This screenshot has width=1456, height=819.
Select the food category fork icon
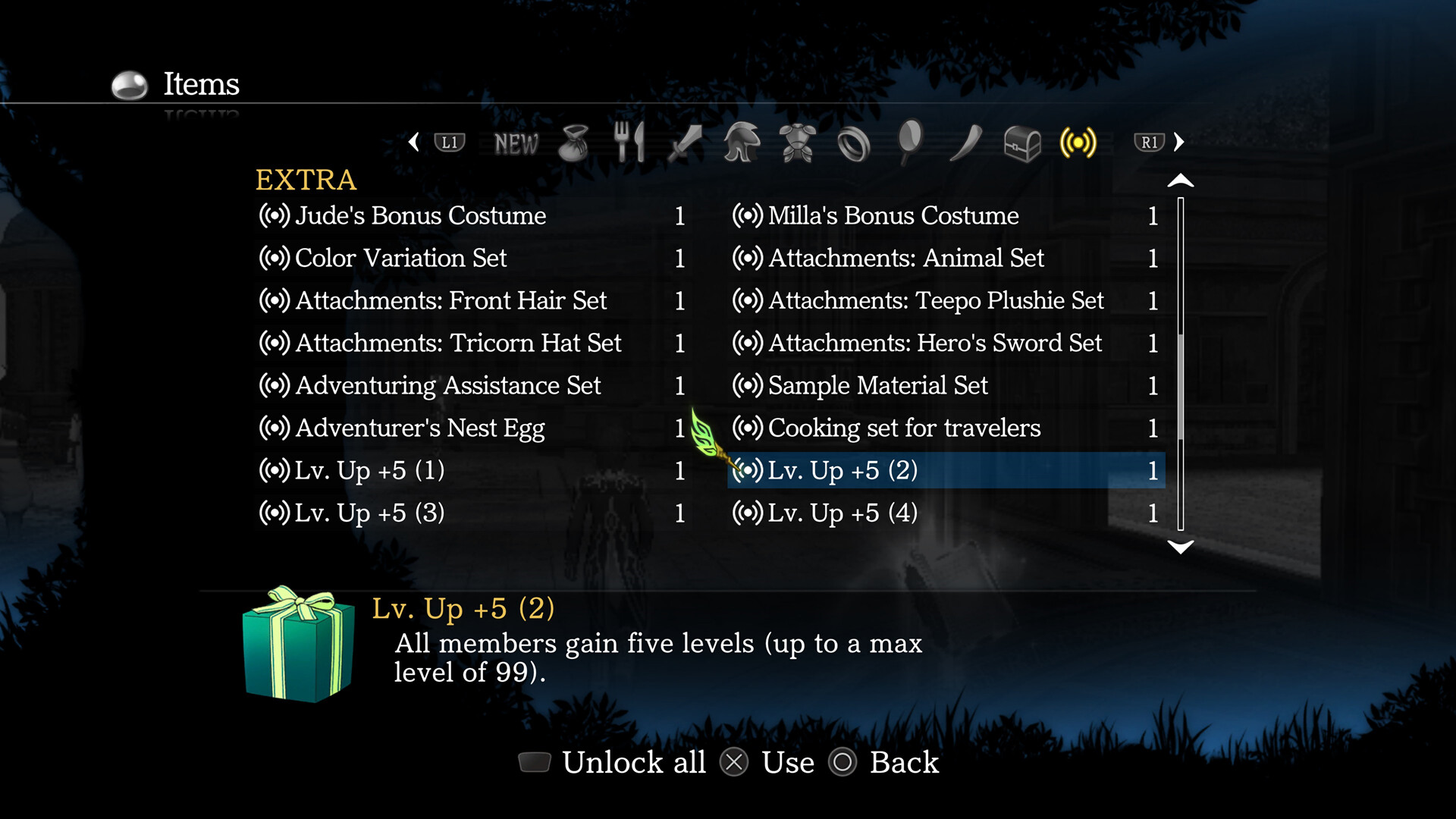point(630,143)
